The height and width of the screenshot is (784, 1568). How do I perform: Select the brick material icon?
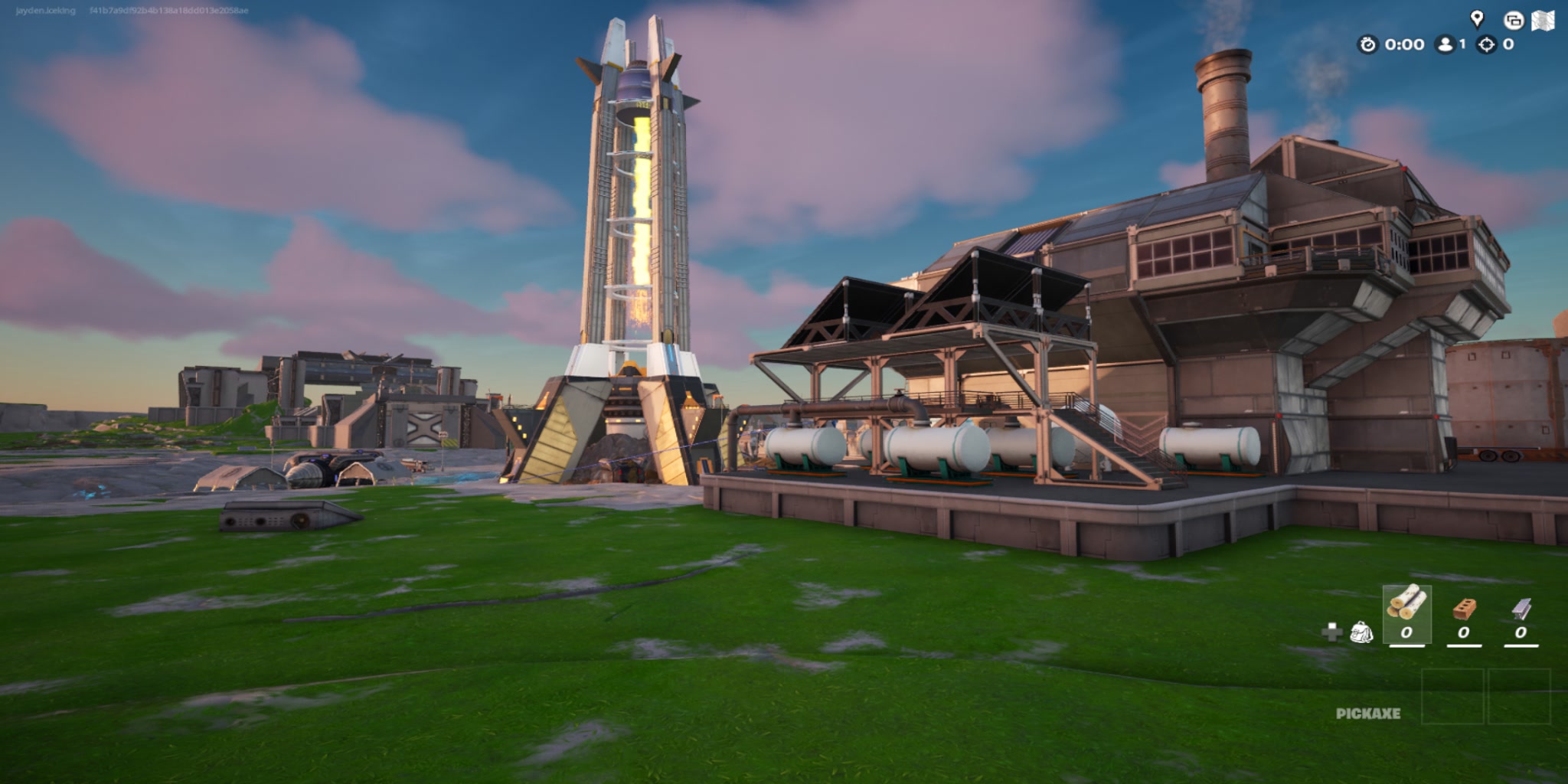point(1464,608)
